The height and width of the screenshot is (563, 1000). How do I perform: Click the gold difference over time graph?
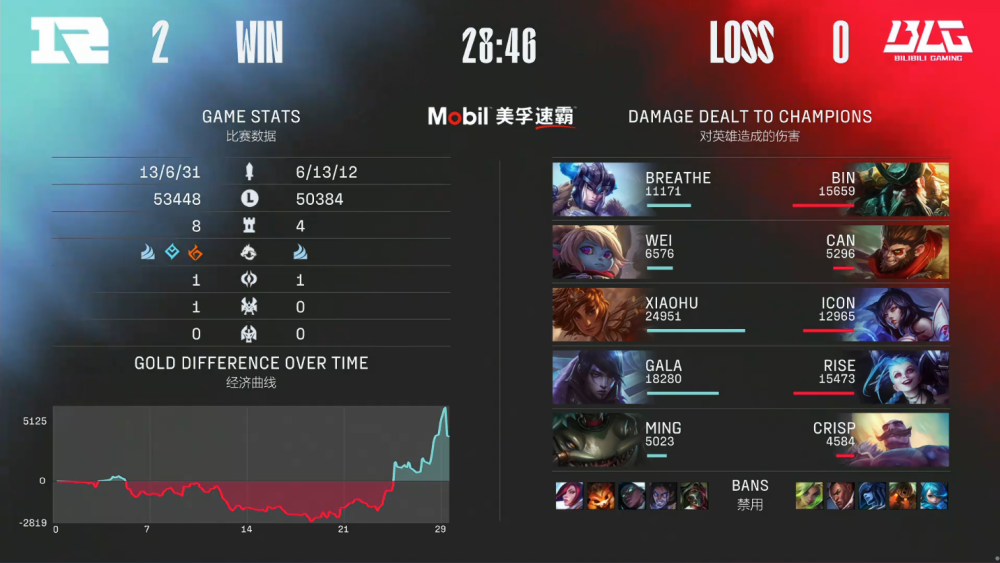(251, 464)
